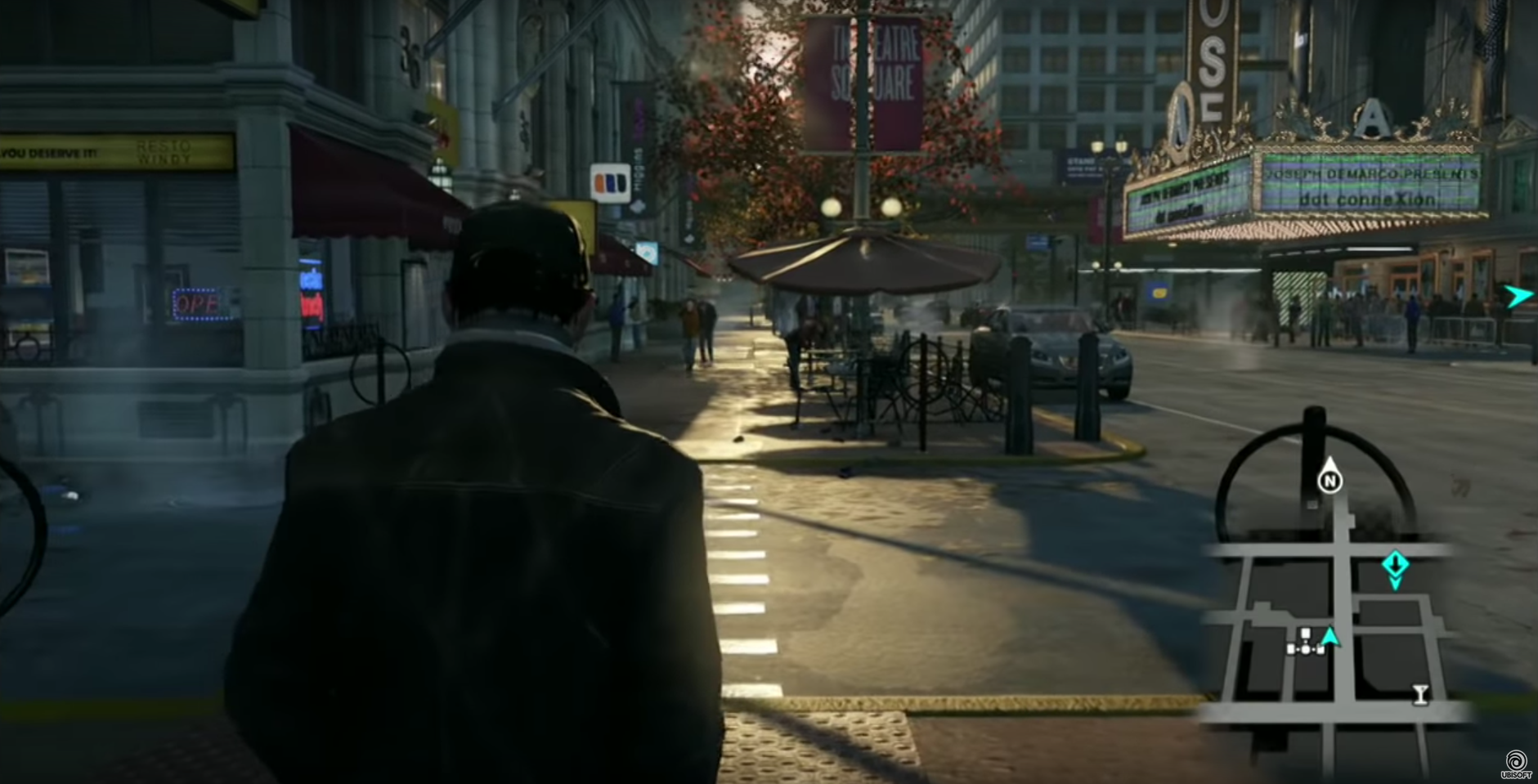Viewport: 1538px width, 784px height.
Task: Click the cyan player arrow on minimap
Action: click(x=1330, y=636)
